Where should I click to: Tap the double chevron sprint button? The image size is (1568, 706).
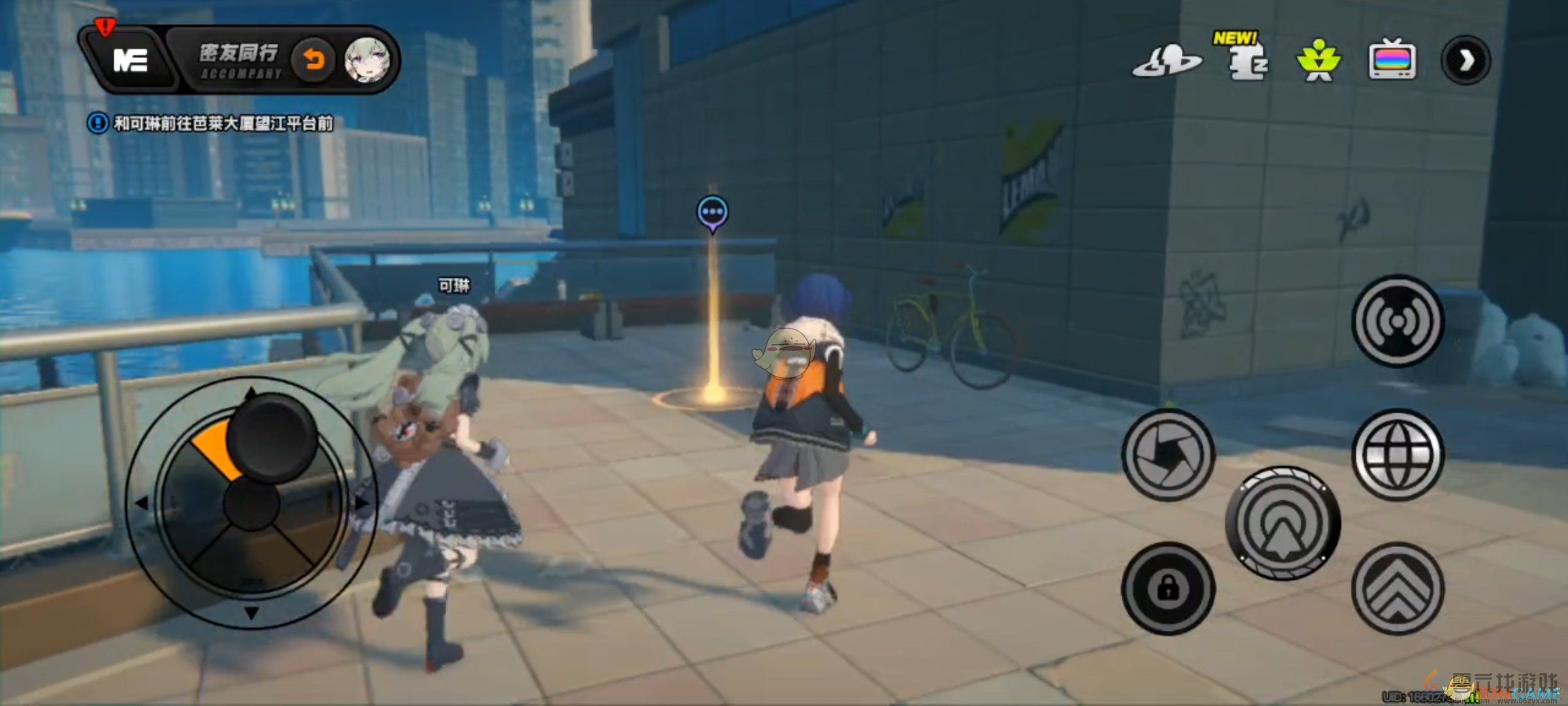(1397, 588)
